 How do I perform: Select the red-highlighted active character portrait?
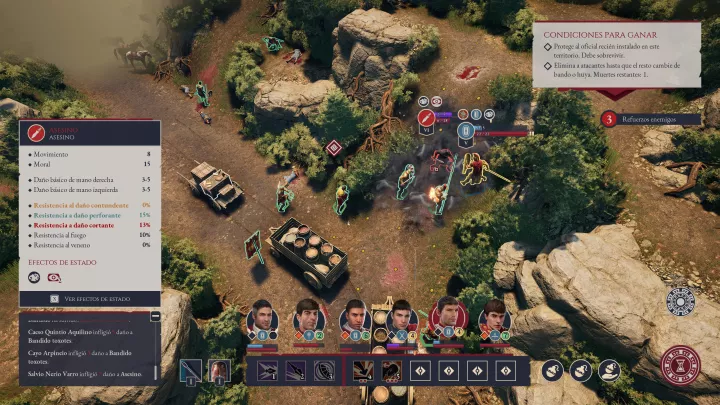point(449,316)
